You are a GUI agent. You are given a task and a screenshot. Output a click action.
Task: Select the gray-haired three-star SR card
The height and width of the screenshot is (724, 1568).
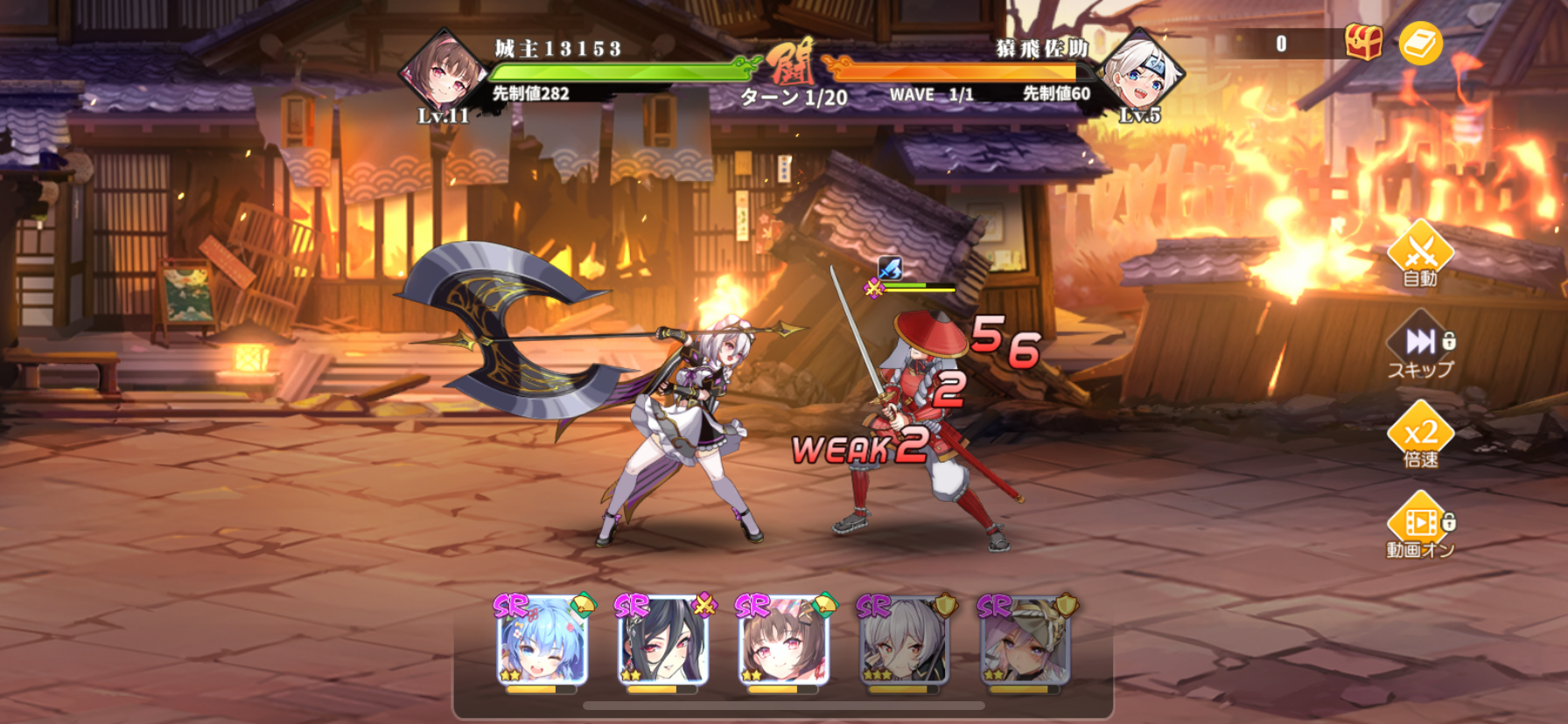(x=904, y=642)
